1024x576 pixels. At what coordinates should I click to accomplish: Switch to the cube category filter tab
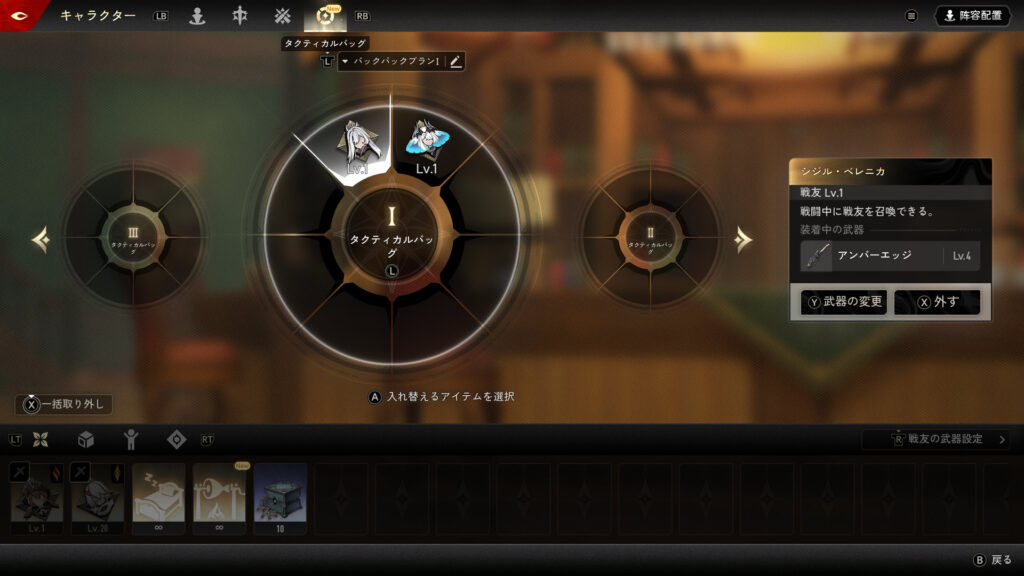(x=86, y=439)
